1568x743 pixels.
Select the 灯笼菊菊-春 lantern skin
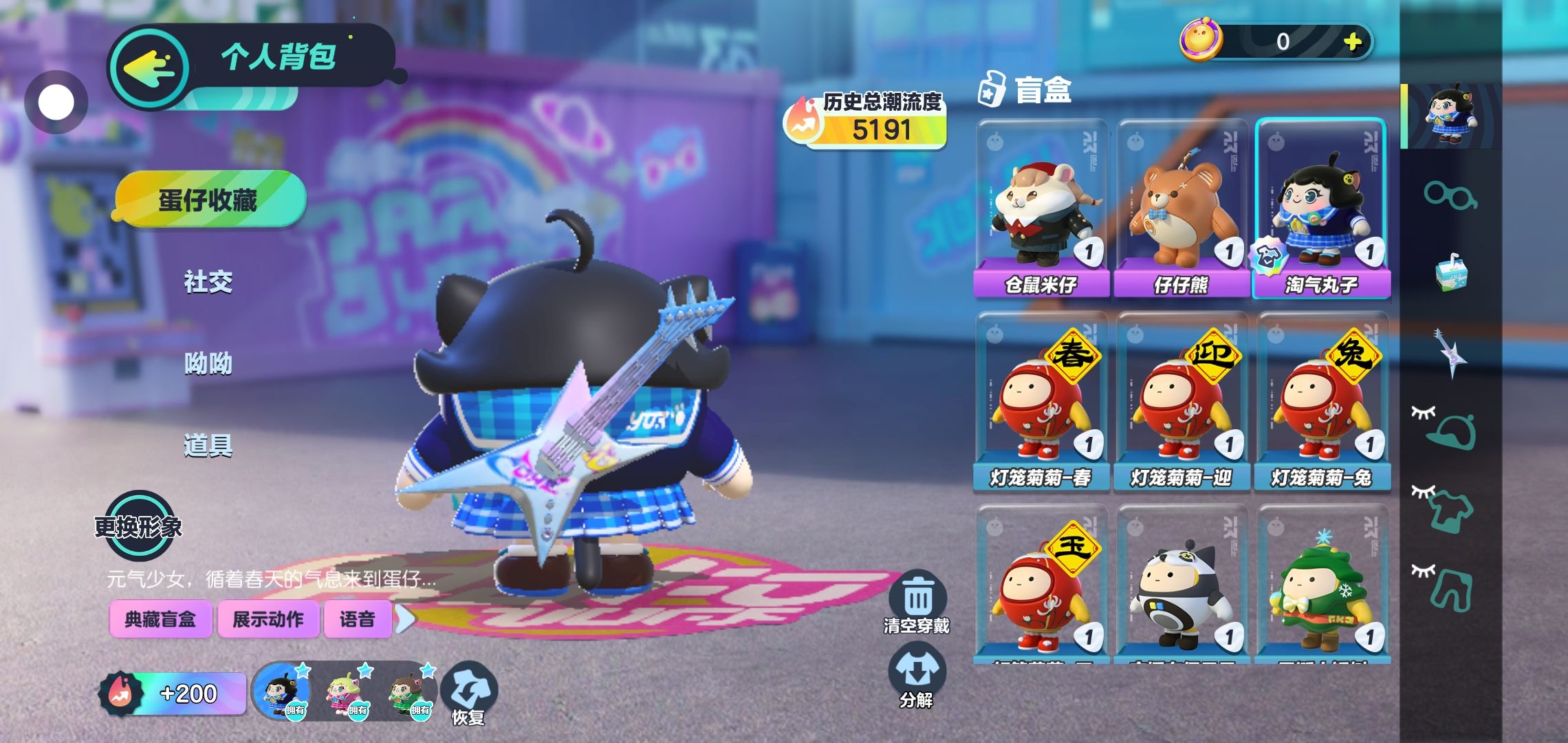pyautogui.click(x=1041, y=400)
